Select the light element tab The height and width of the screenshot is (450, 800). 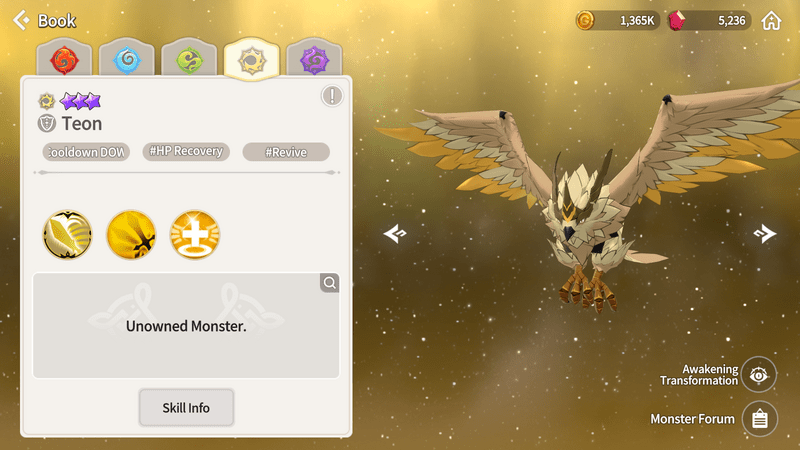click(251, 60)
